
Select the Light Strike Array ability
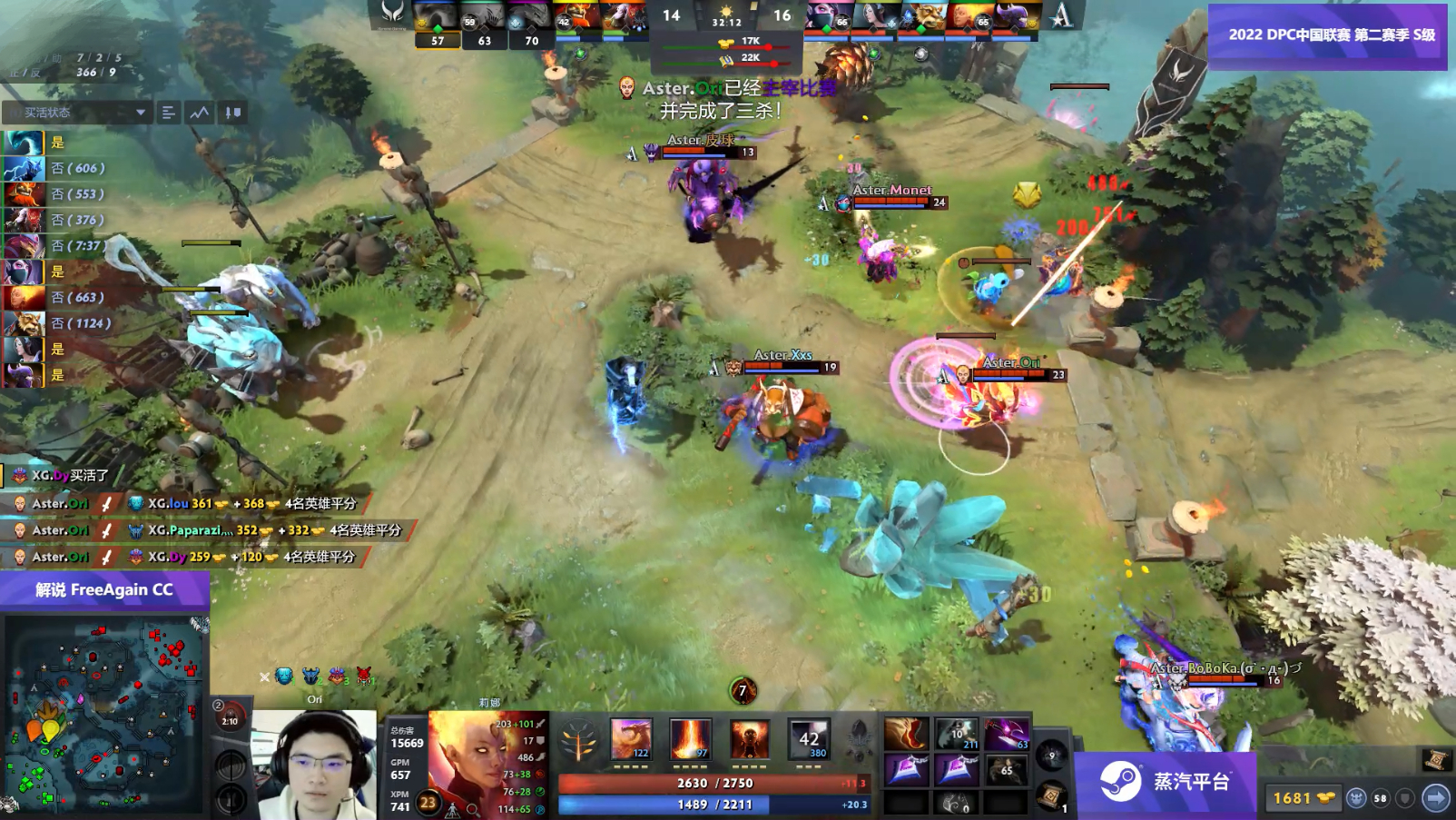tap(690, 737)
